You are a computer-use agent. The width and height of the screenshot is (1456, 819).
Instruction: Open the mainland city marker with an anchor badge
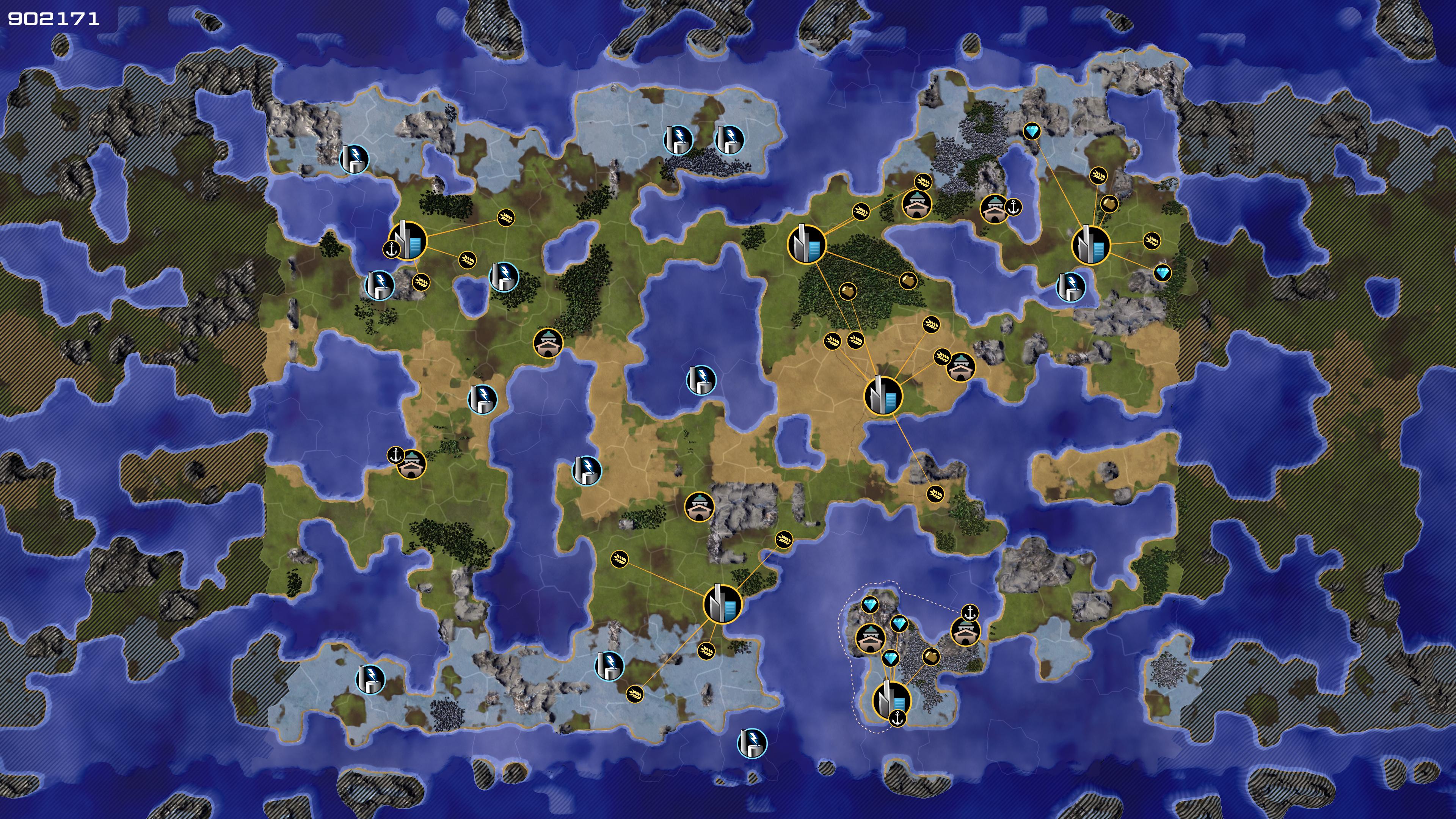tap(408, 241)
